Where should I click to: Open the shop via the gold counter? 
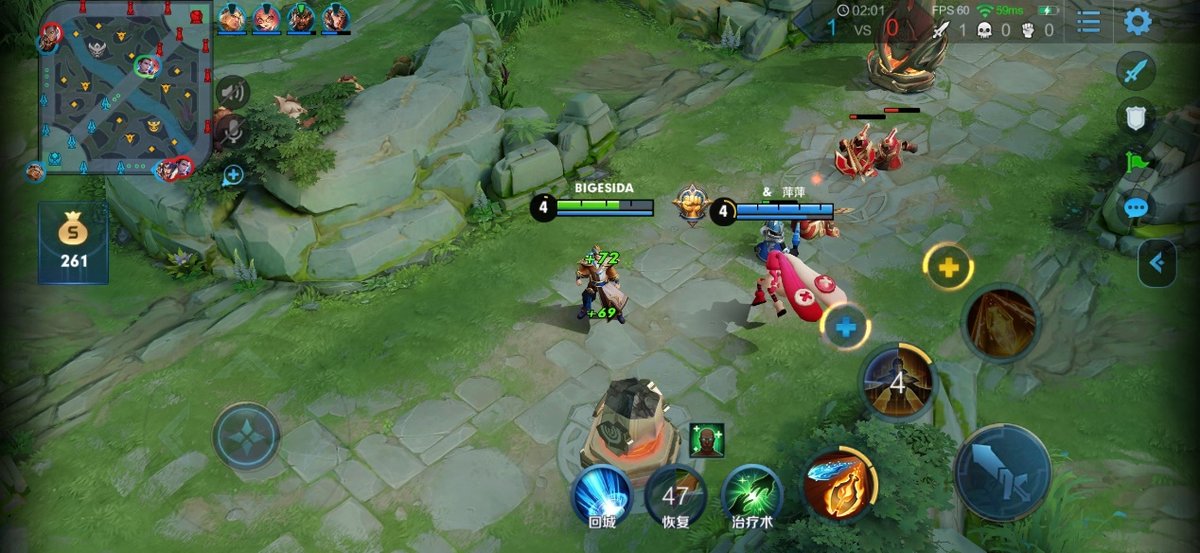point(73,243)
